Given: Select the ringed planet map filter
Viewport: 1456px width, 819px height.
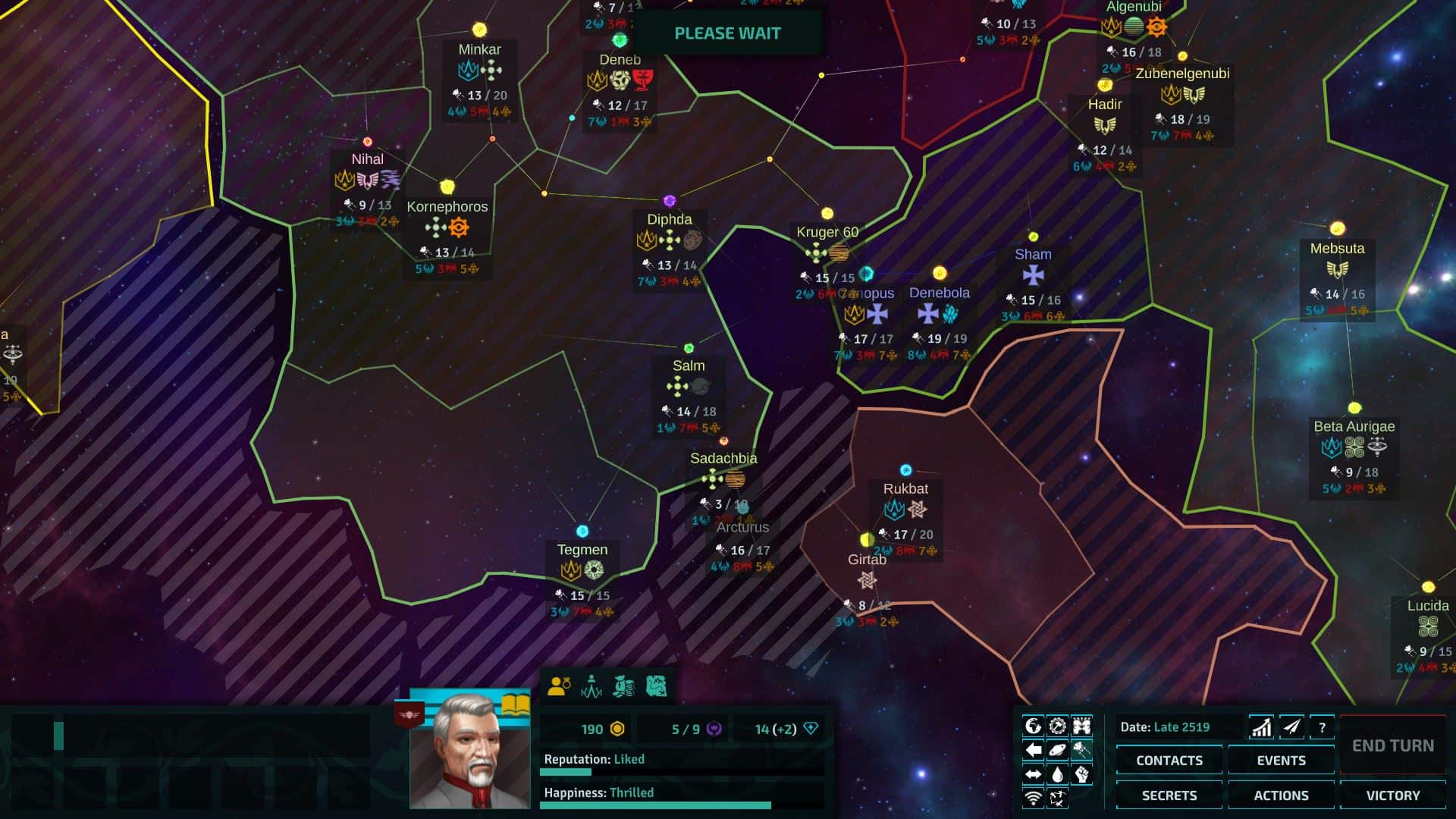Looking at the screenshot, I should coord(1057,751).
